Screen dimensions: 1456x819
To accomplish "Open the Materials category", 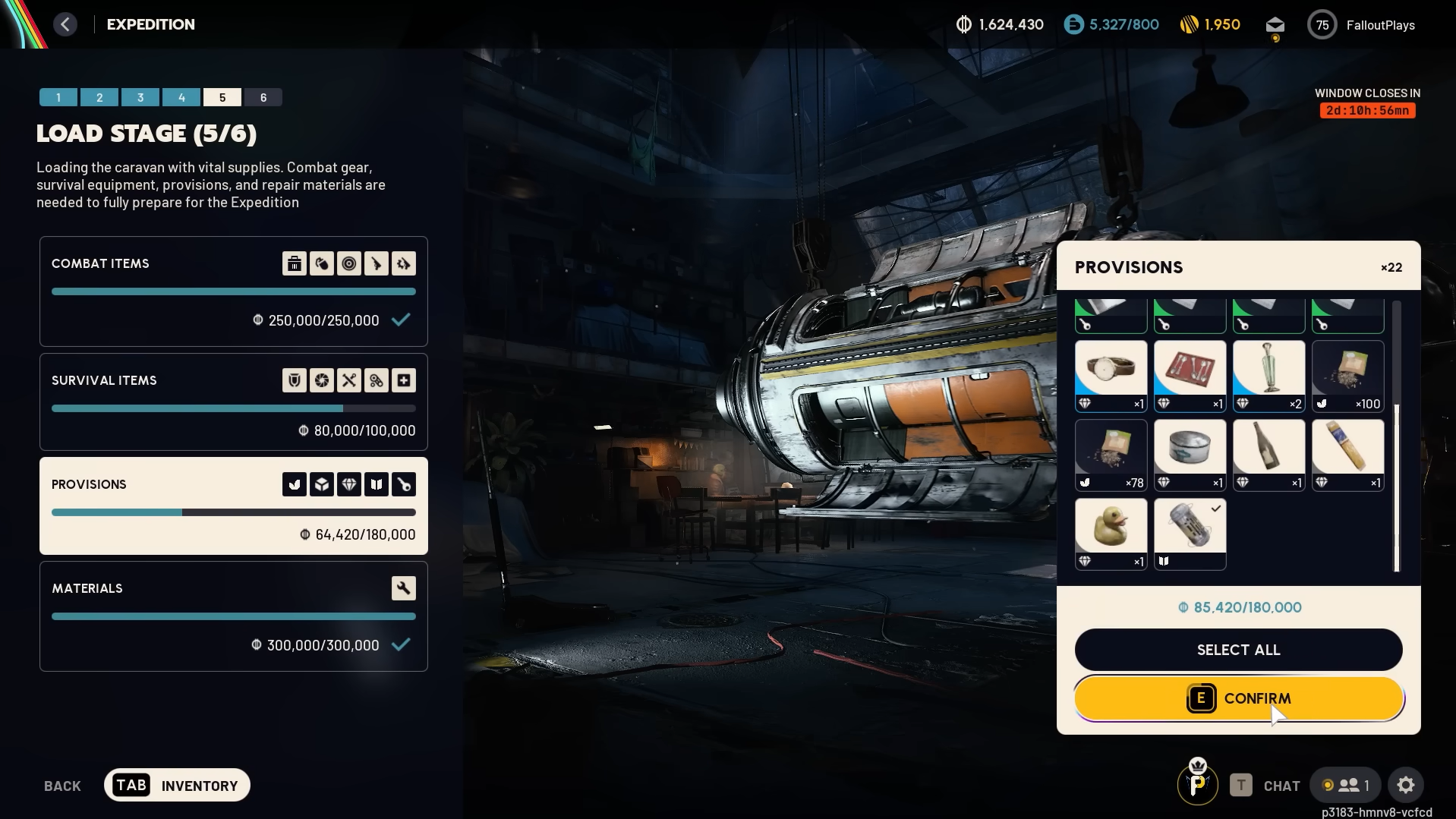I will point(233,616).
